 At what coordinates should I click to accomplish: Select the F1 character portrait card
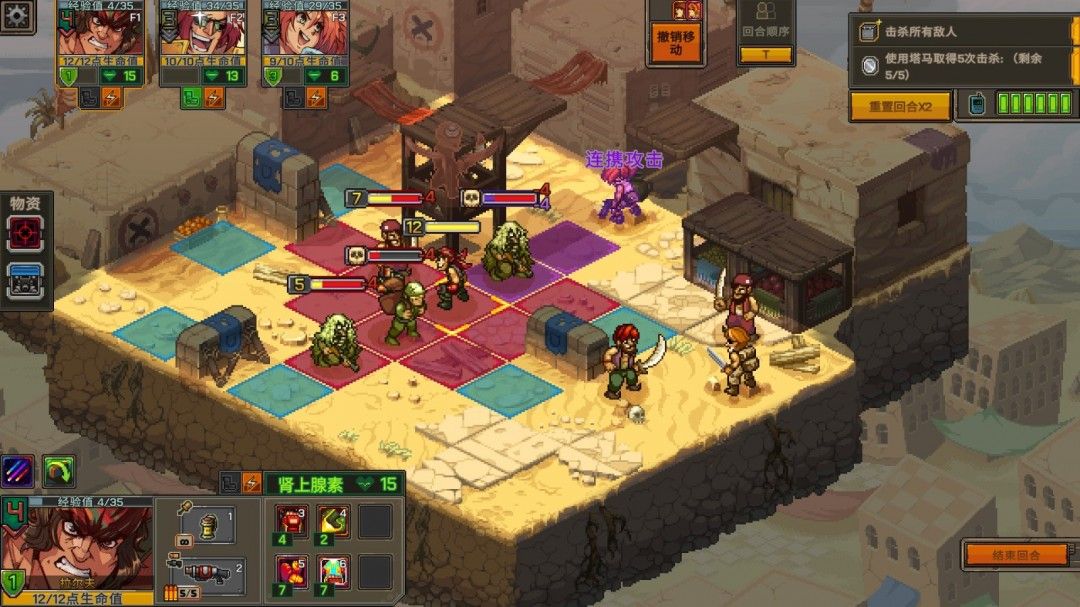coord(100,40)
